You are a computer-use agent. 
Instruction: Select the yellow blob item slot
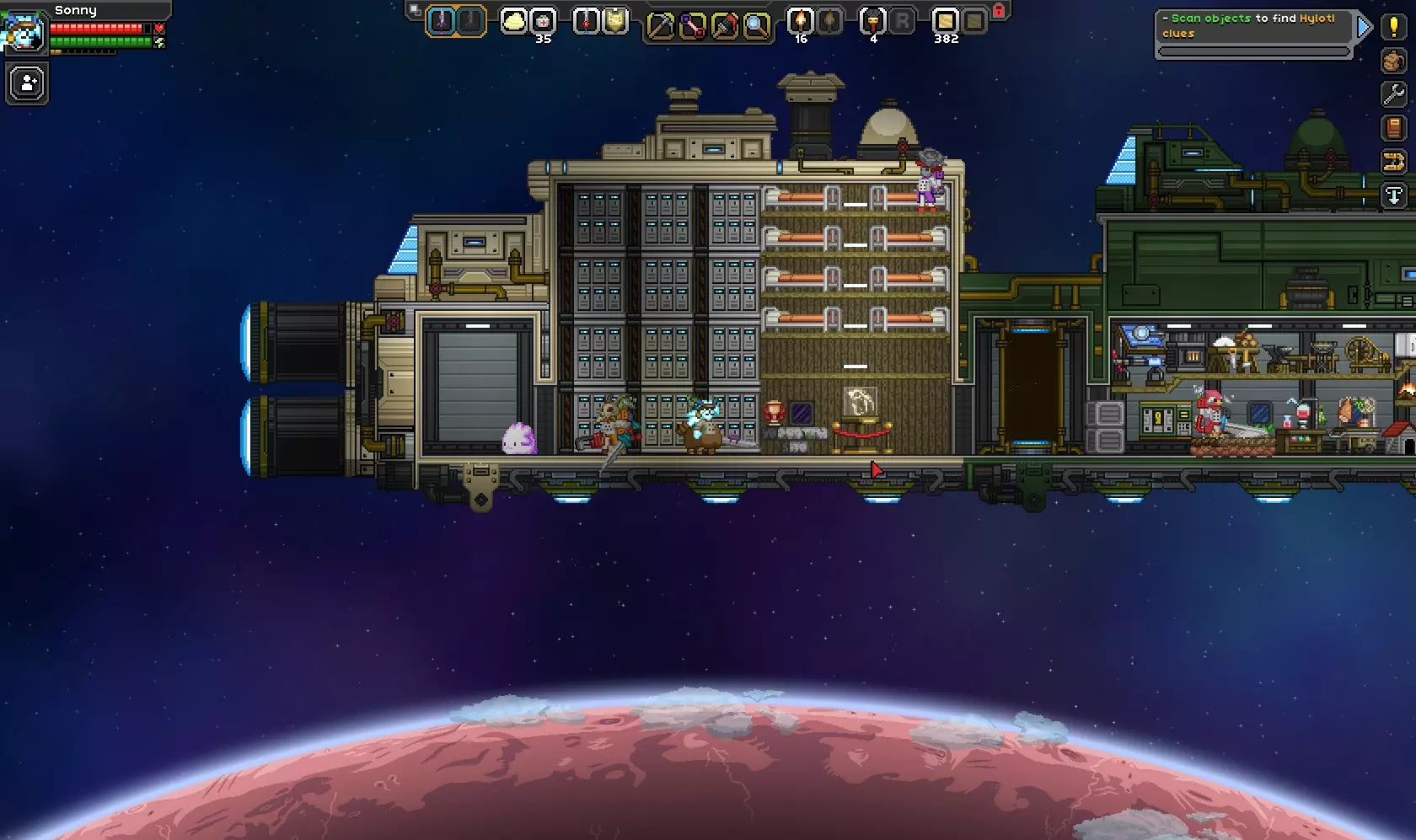click(513, 21)
